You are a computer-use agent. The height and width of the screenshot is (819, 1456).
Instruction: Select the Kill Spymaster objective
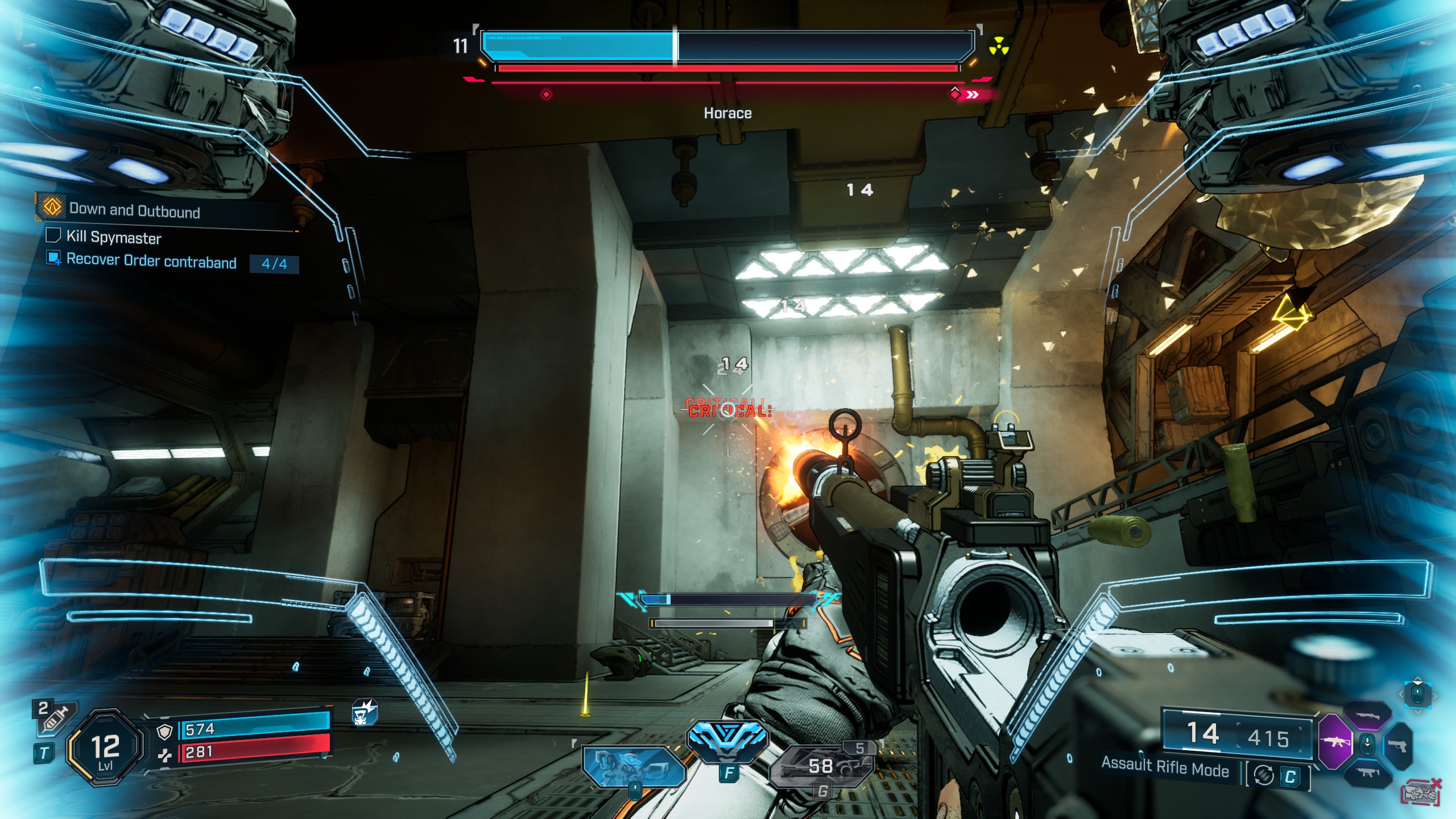(114, 237)
